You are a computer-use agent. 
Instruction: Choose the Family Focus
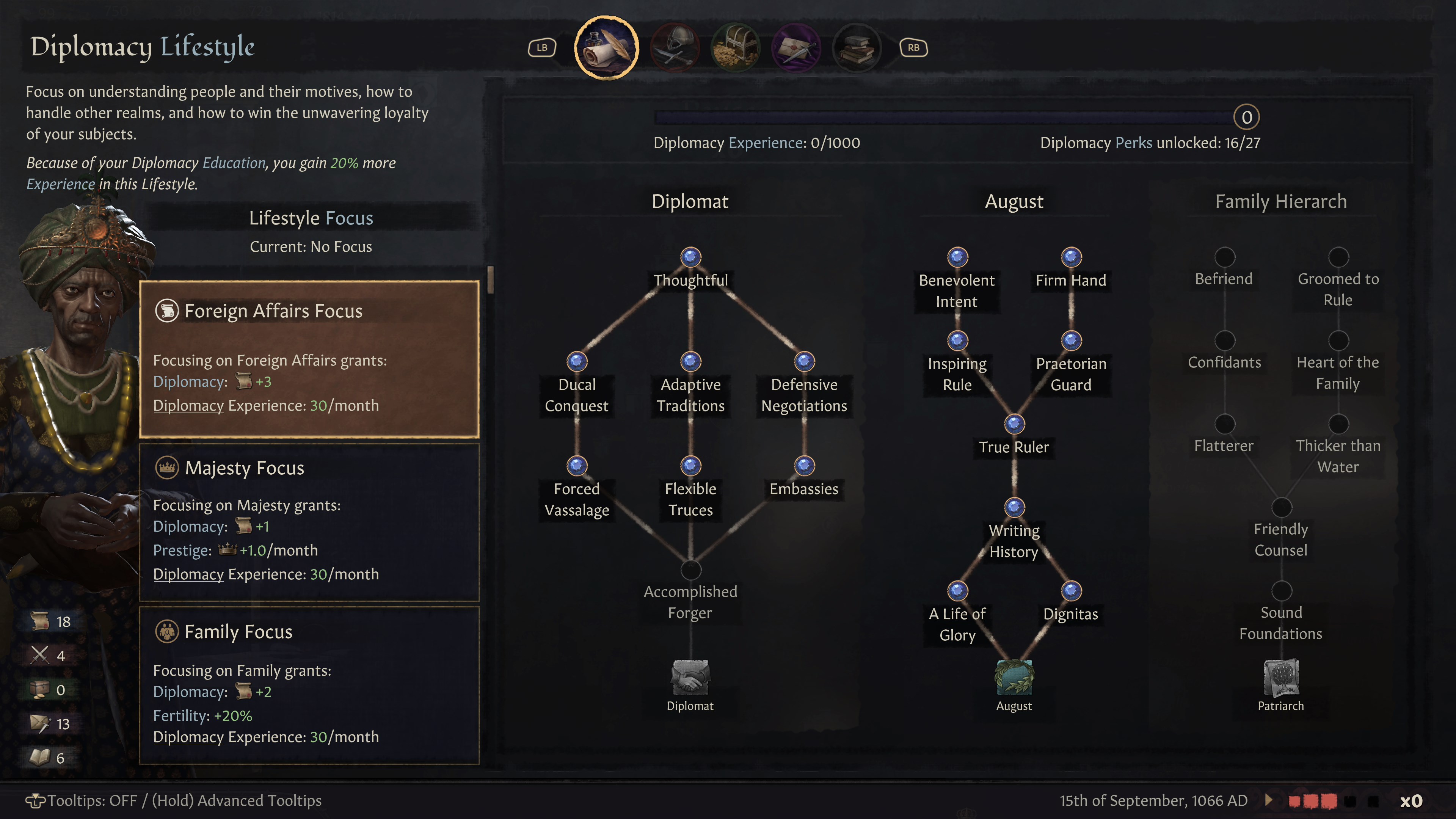[x=310, y=687]
